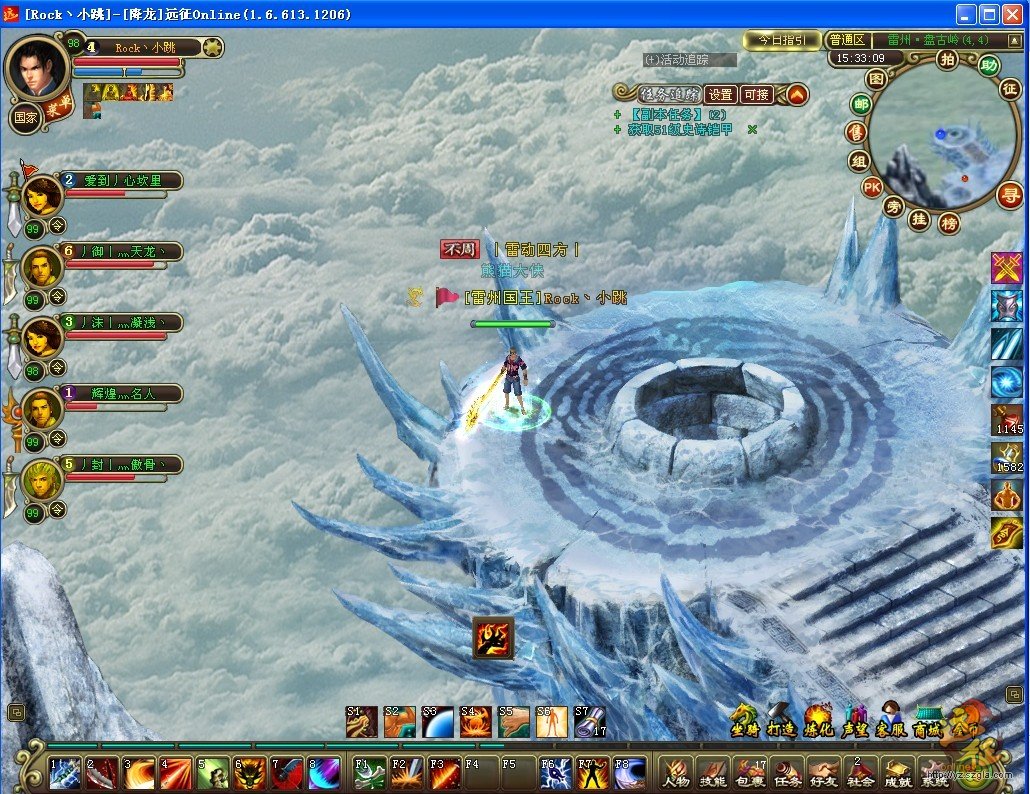Screen dimensions: 1030x794
Task: Click the 今日指引 daily guide button
Action: point(782,40)
